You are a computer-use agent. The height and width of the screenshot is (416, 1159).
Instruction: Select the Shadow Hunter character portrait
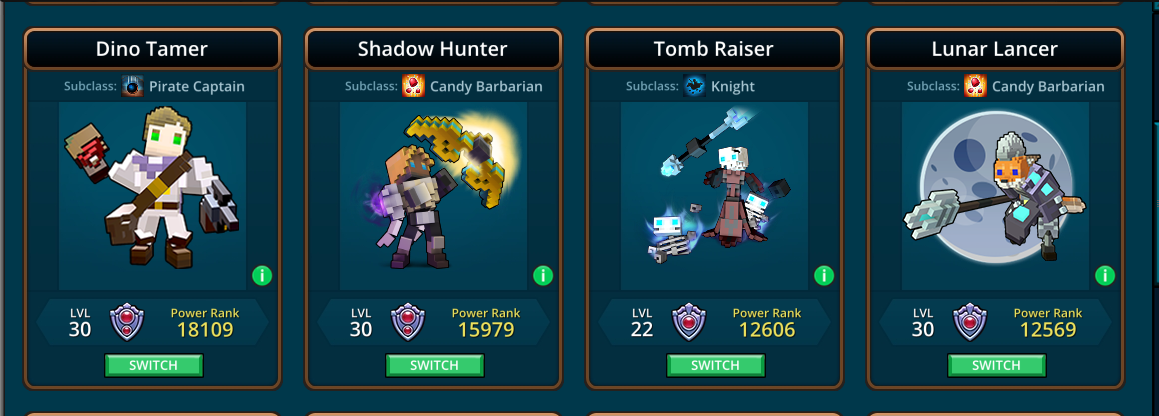433,195
